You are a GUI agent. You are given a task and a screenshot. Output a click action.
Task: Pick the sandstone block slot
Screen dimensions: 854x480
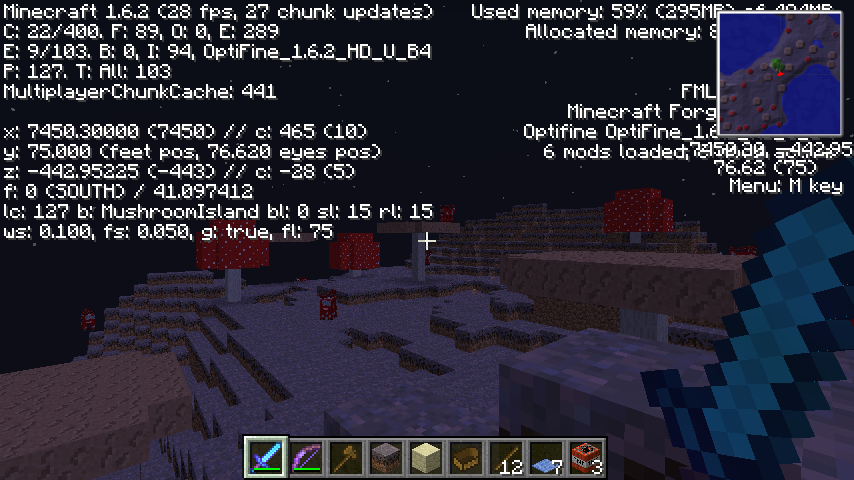click(427, 458)
